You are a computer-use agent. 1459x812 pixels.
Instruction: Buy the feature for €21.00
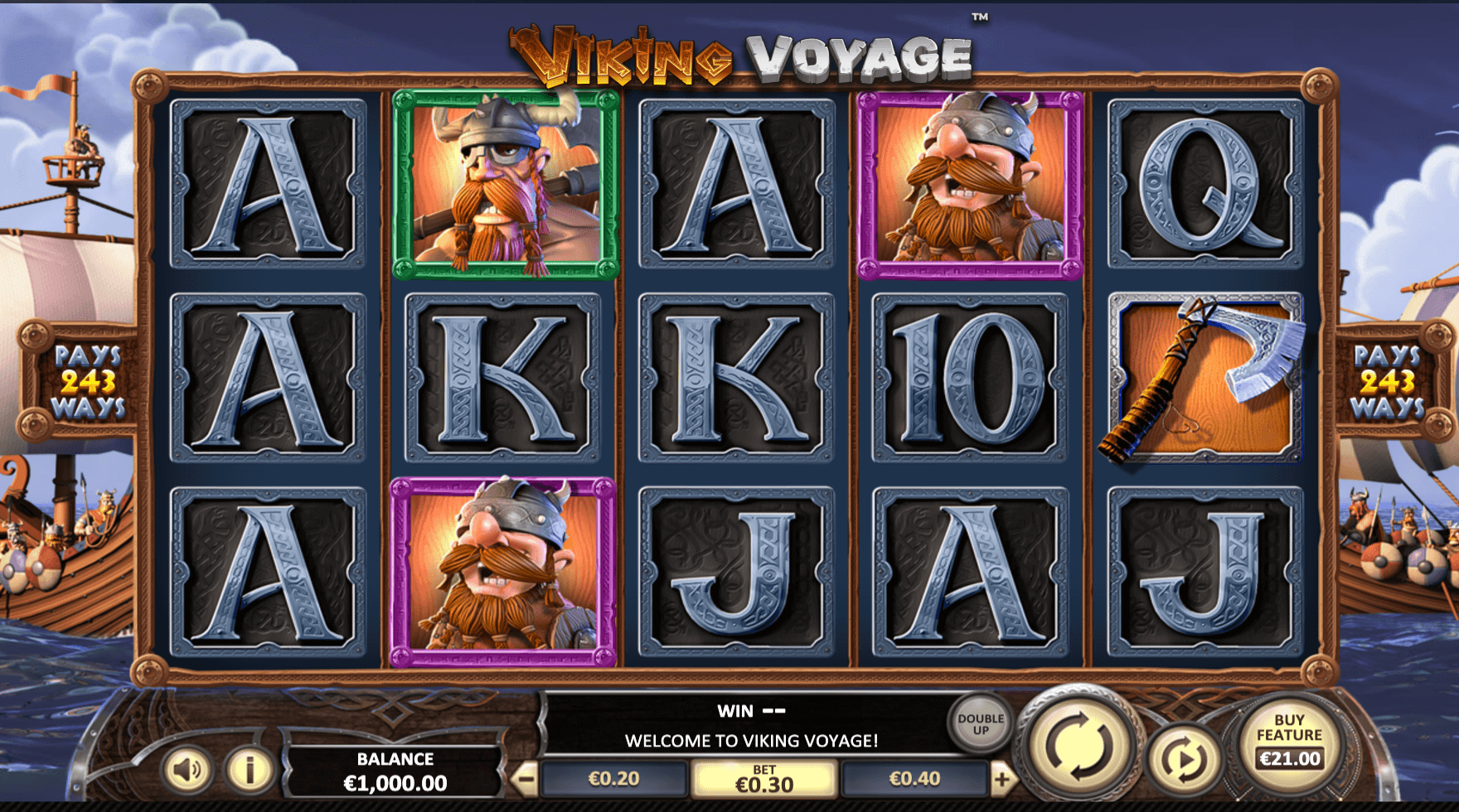[1288, 742]
